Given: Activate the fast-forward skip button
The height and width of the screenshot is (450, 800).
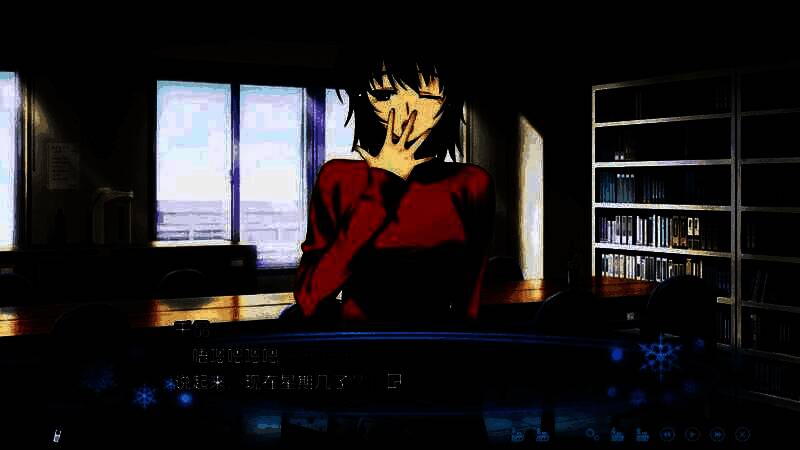Looking at the screenshot, I should (x=717, y=434).
